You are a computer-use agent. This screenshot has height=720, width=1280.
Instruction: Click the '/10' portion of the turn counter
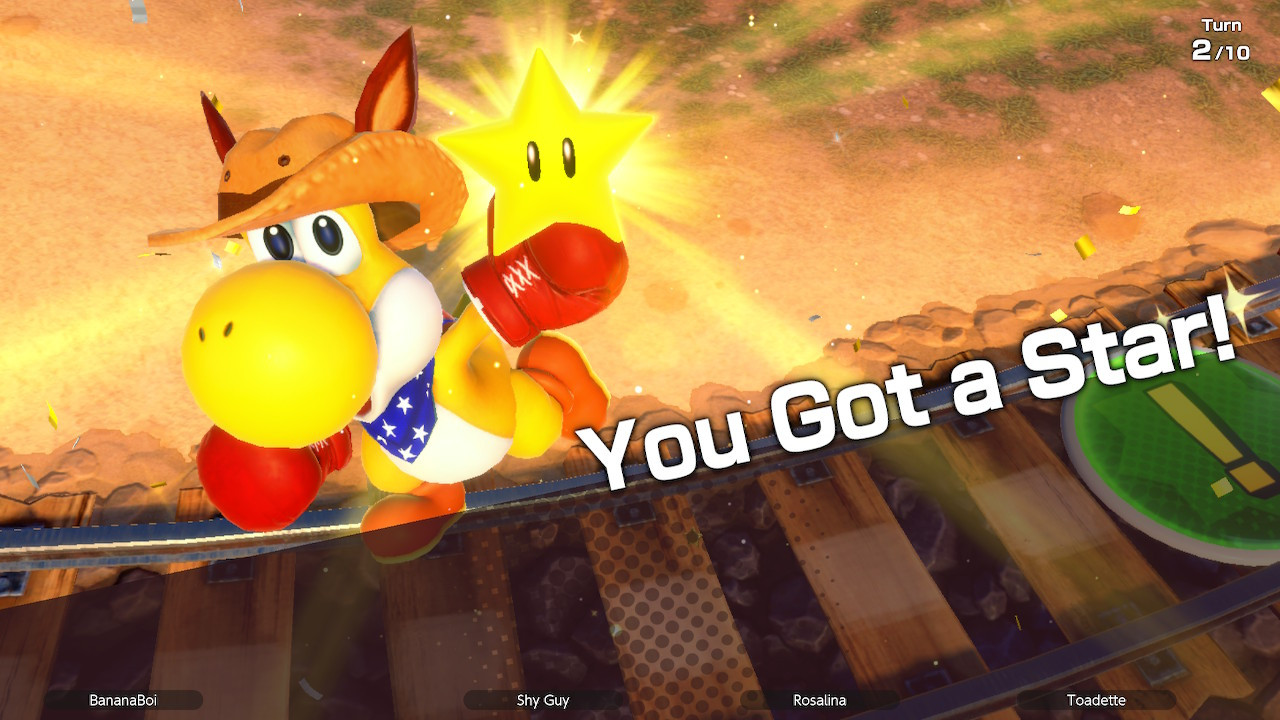click(1233, 50)
